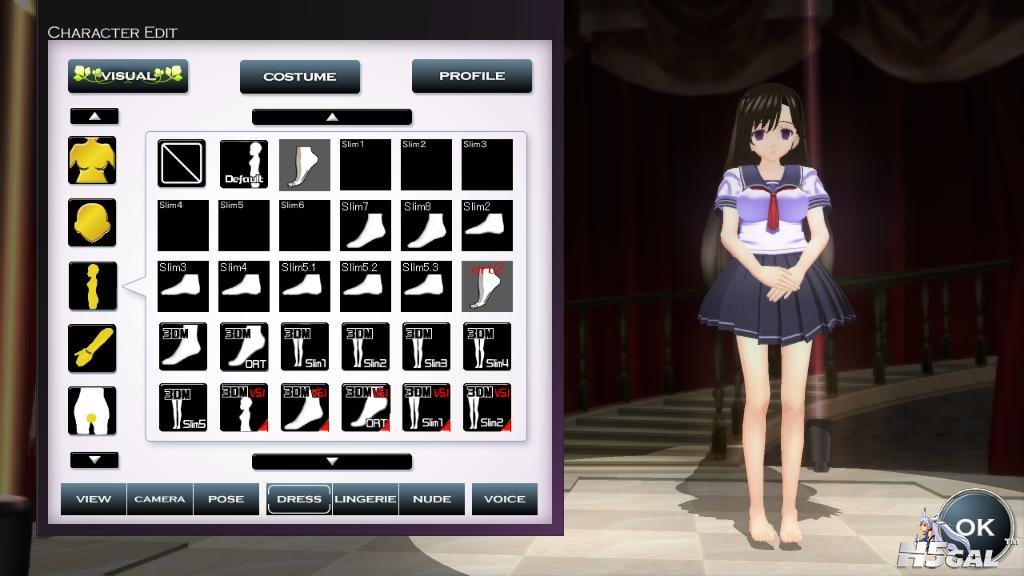
Task: Select the Visual tab
Action: [x=128, y=76]
